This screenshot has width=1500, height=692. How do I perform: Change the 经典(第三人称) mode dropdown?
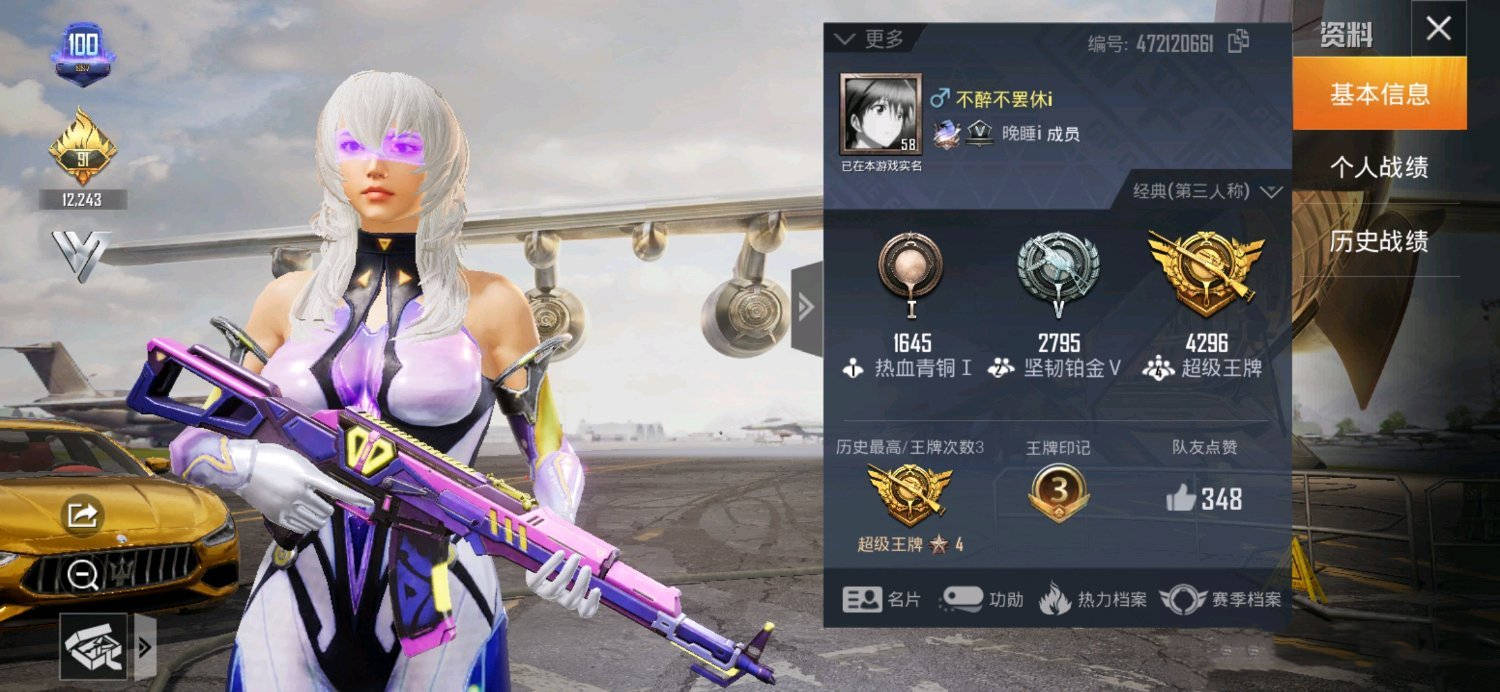[1207, 191]
